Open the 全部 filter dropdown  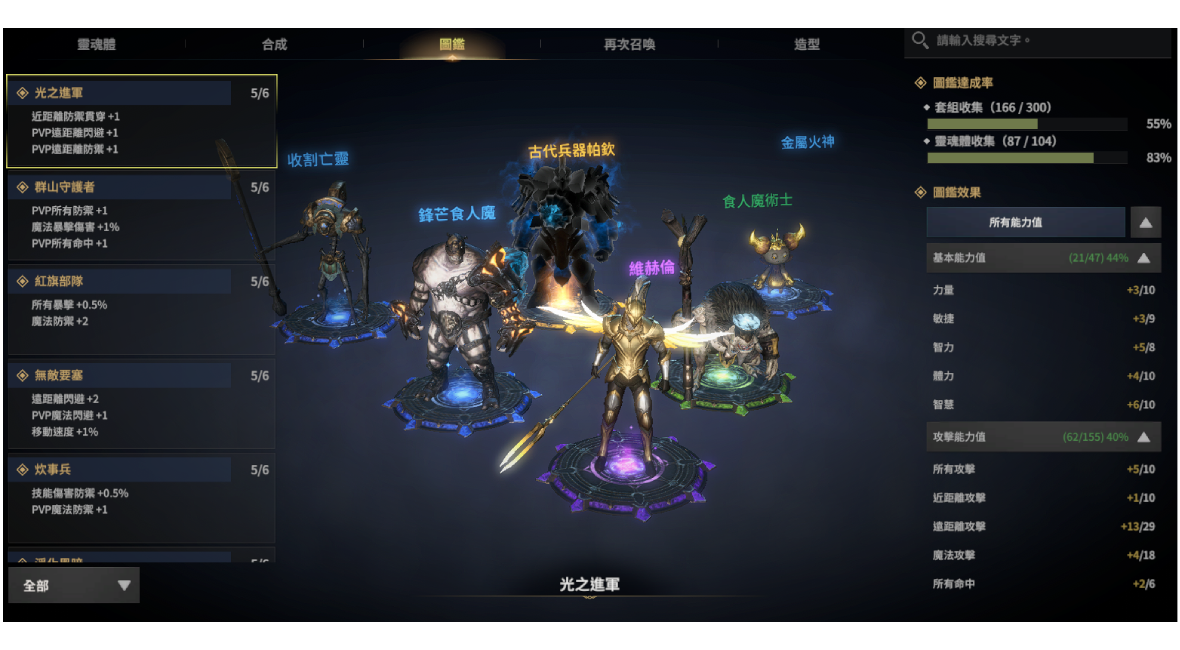coord(74,585)
